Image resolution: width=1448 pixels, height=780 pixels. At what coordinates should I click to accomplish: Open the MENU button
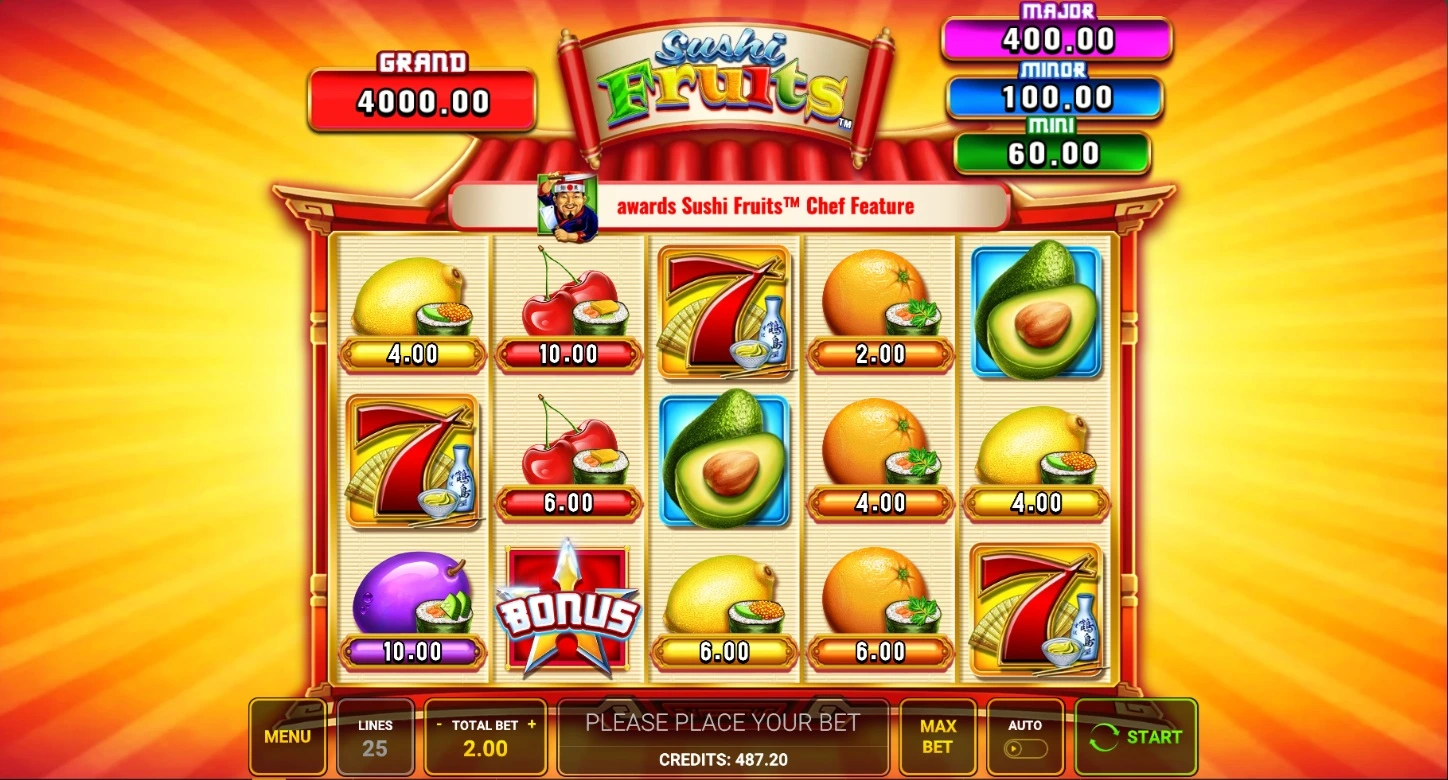(x=287, y=737)
